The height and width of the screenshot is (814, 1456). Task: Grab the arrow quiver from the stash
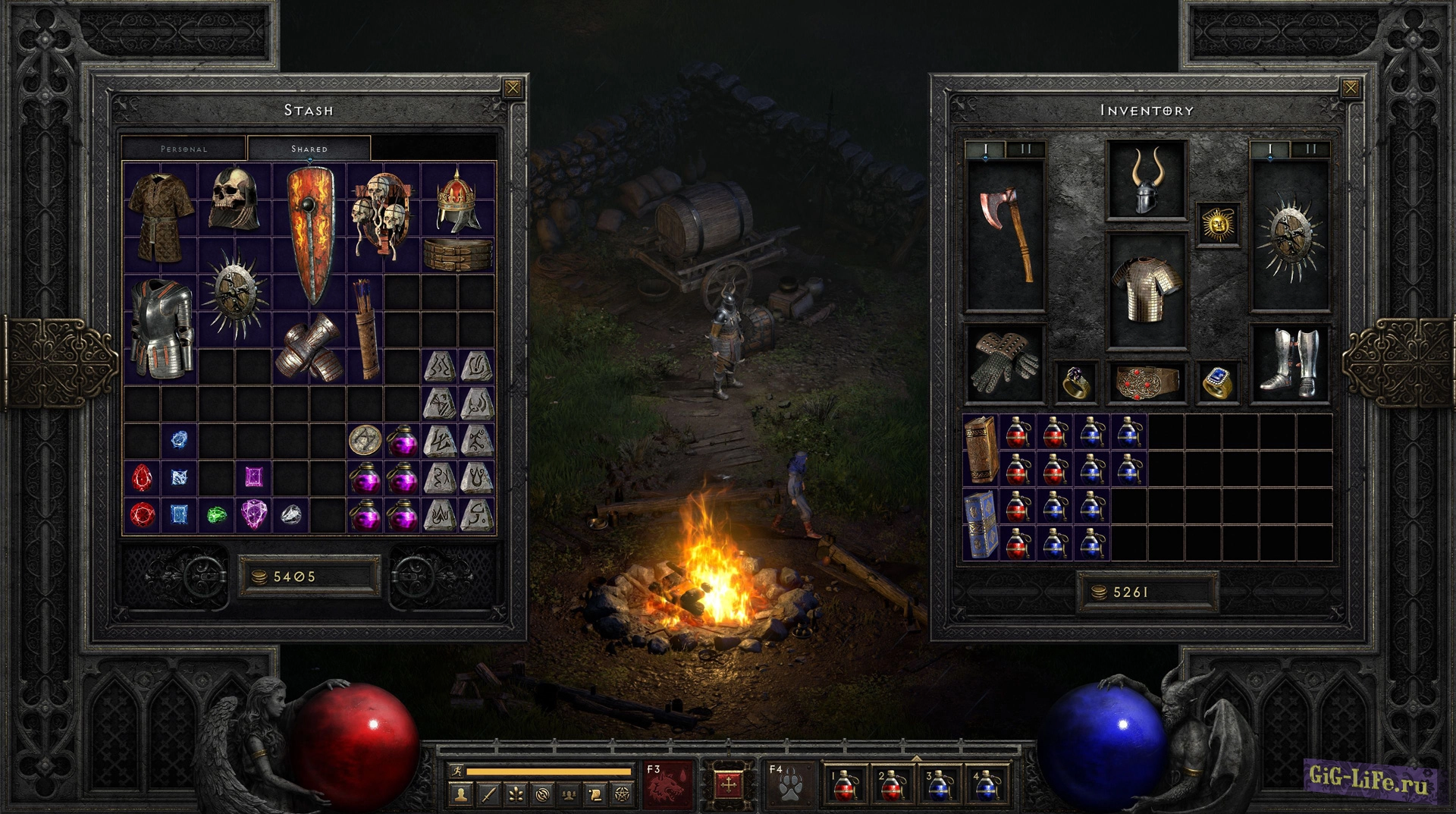coord(366,328)
